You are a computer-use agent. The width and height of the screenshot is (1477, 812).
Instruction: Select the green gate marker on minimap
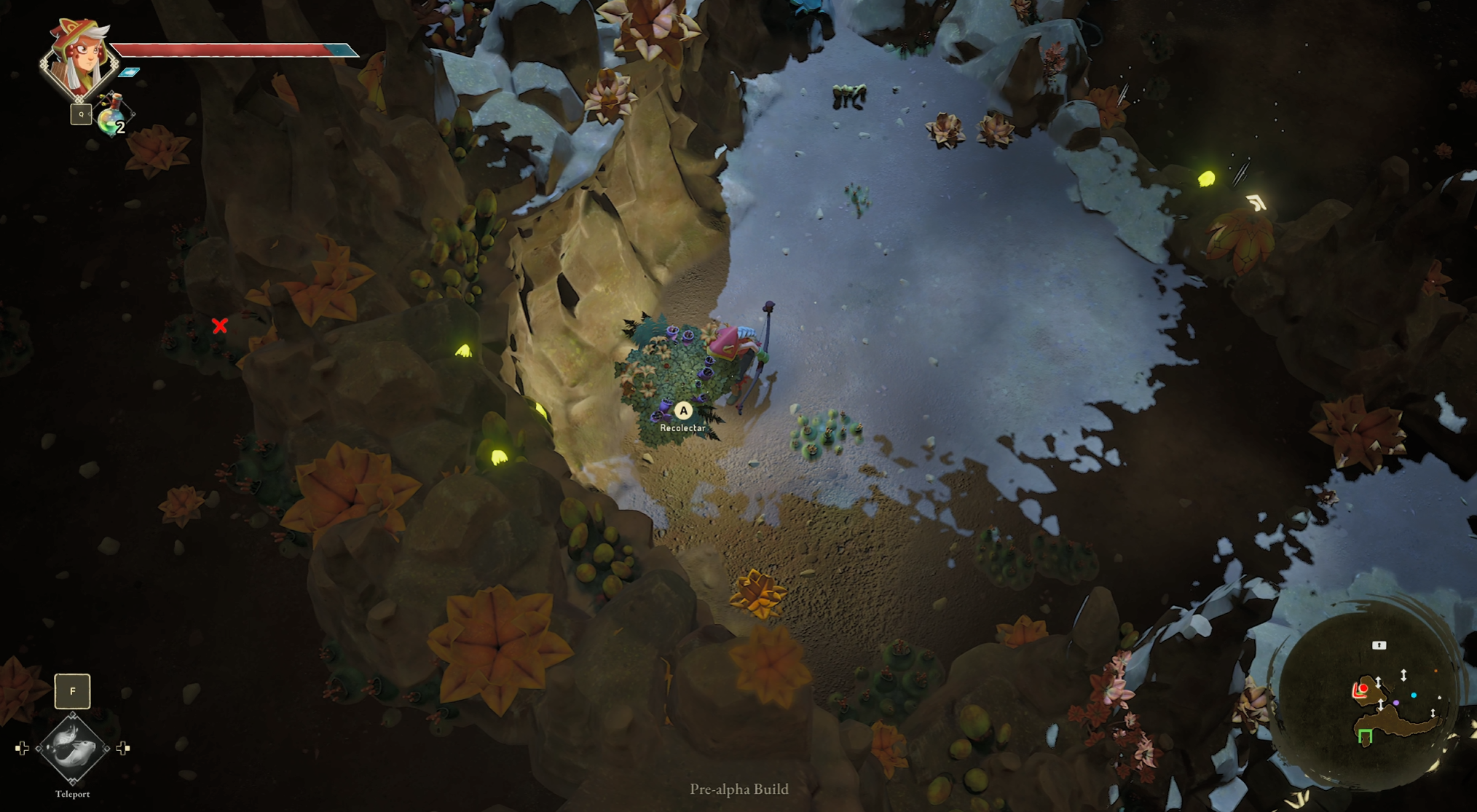click(x=1365, y=736)
